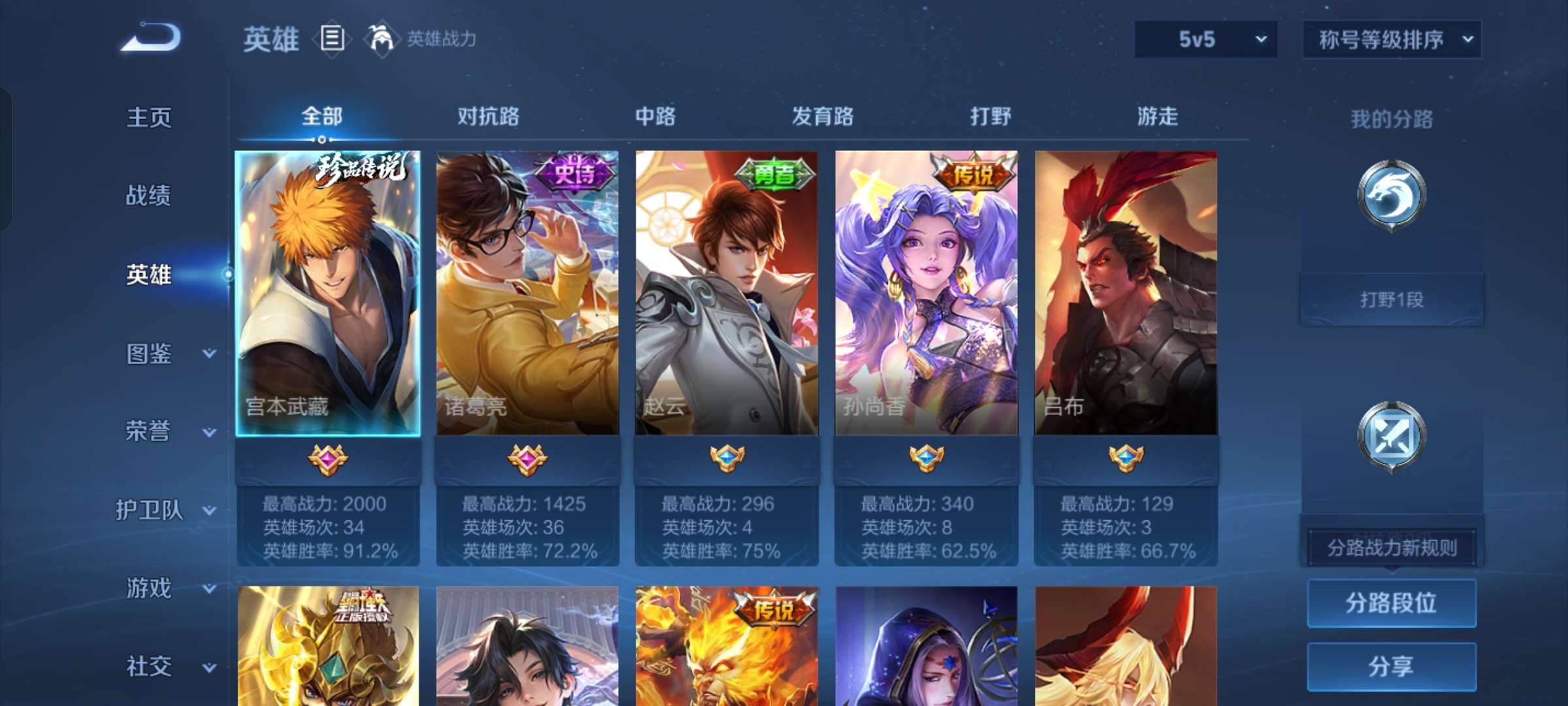Open 社交 from the left sidebar
Image resolution: width=1568 pixels, height=706 pixels.
click(x=149, y=667)
